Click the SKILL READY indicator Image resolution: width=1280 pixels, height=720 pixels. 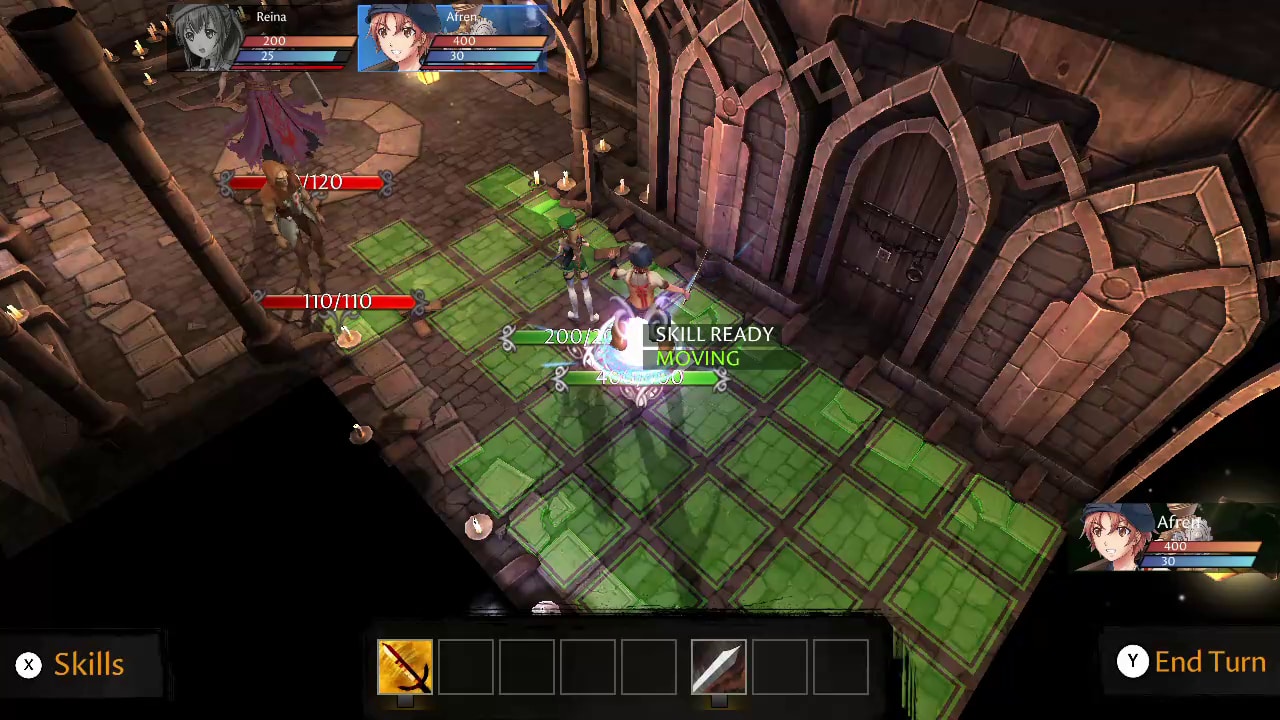pyautogui.click(x=714, y=334)
